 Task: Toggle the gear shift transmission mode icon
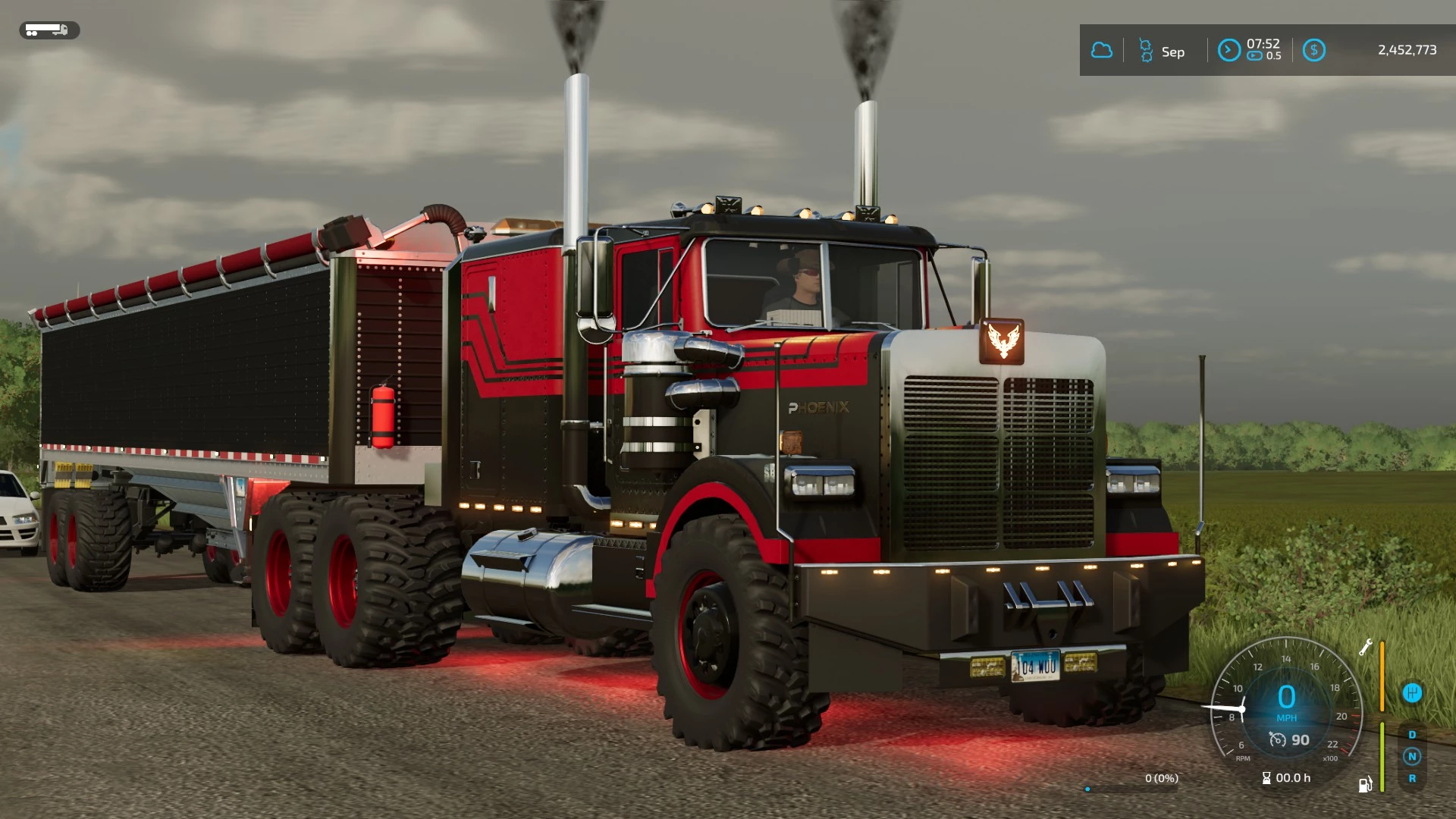[1412, 692]
